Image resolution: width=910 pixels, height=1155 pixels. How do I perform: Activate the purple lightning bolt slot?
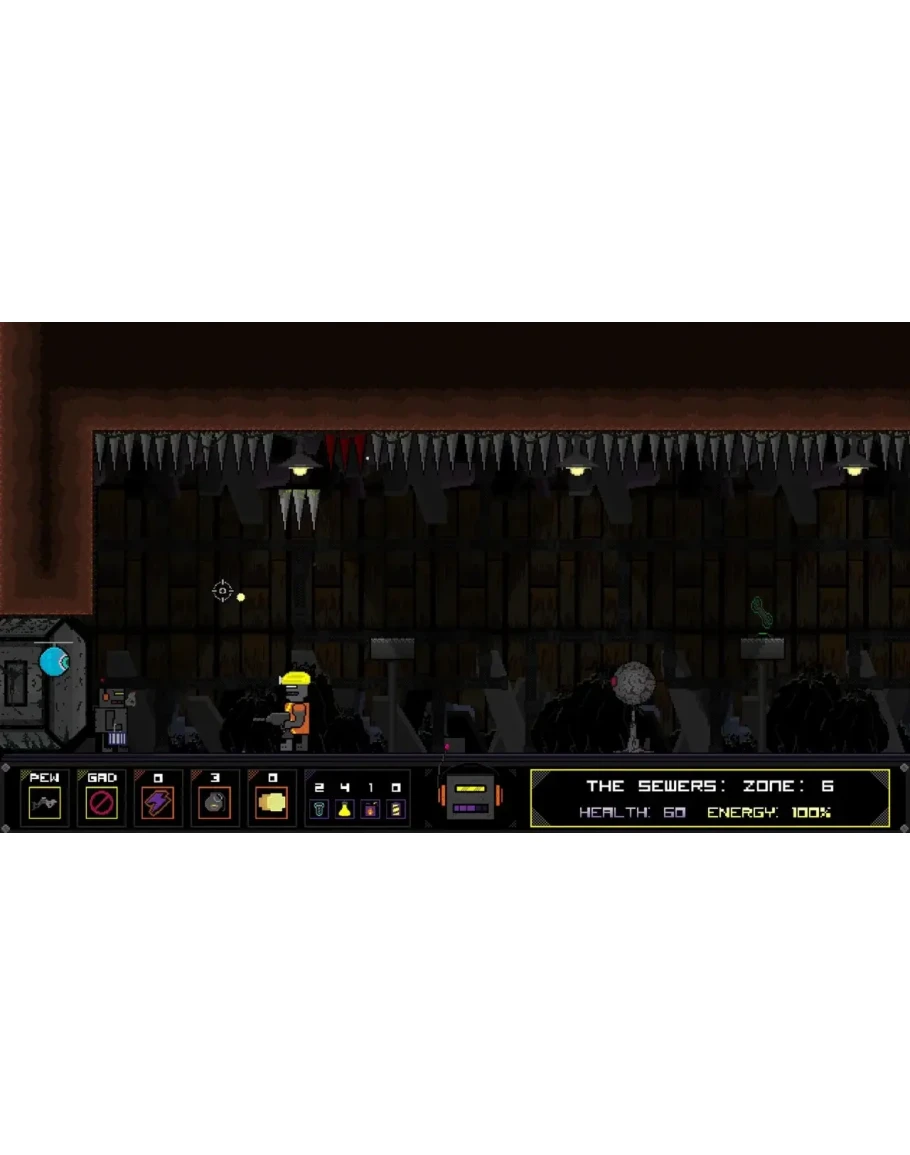click(158, 802)
